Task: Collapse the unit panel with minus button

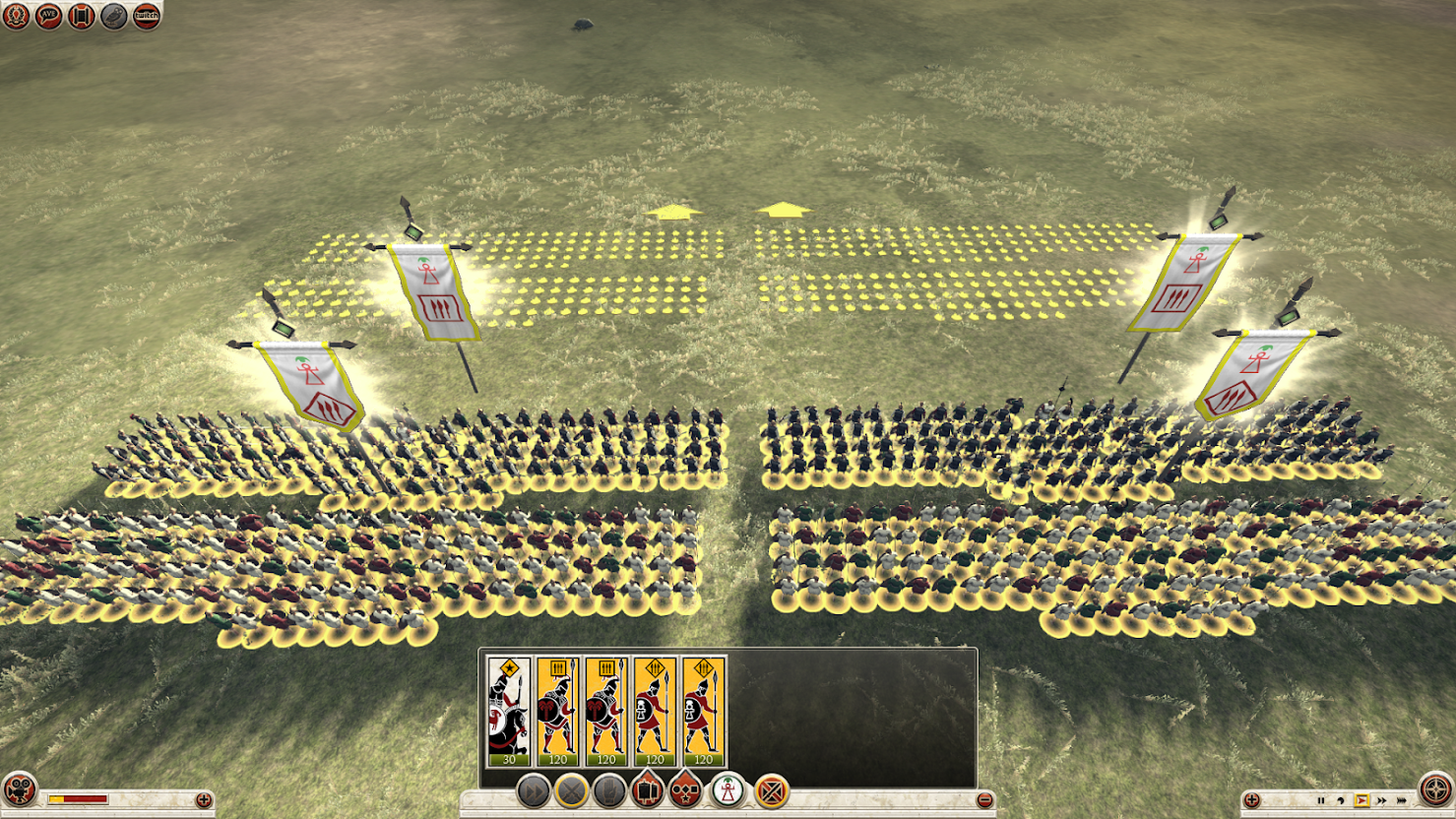Action: pyautogui.click(x=983, y=800)
